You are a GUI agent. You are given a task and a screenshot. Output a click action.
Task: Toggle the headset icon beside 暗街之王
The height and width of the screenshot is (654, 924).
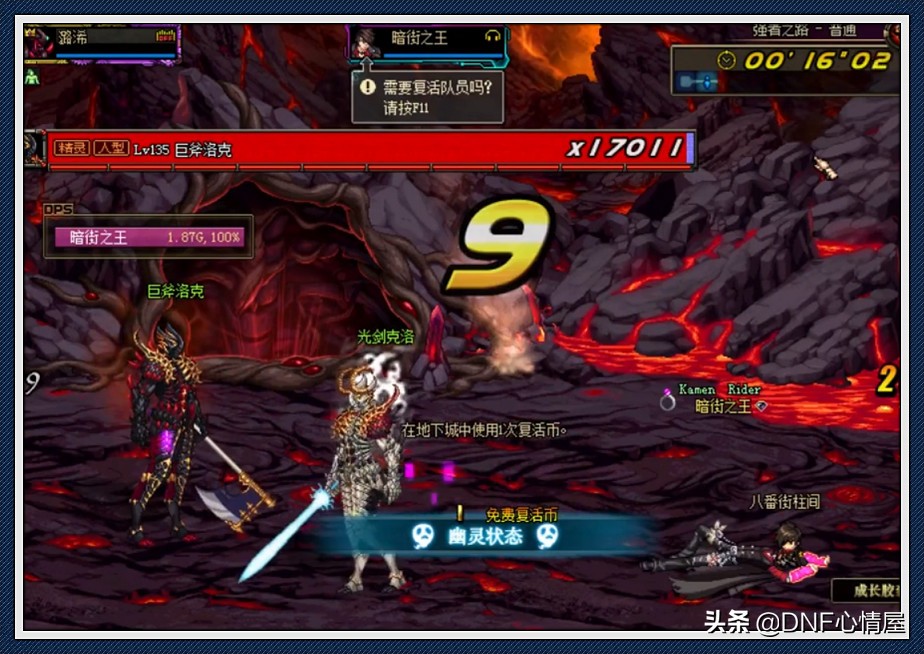(491, 36)
